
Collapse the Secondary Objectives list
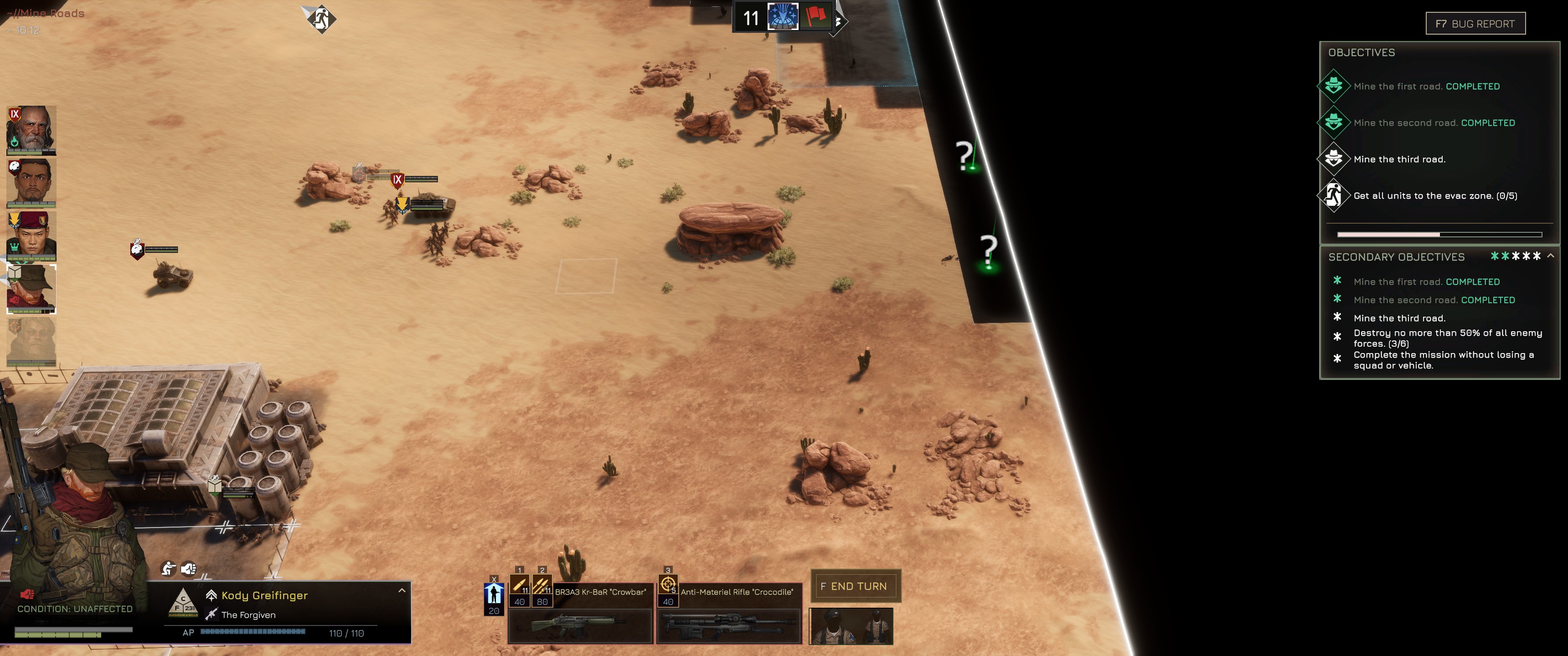(1550, 256)
